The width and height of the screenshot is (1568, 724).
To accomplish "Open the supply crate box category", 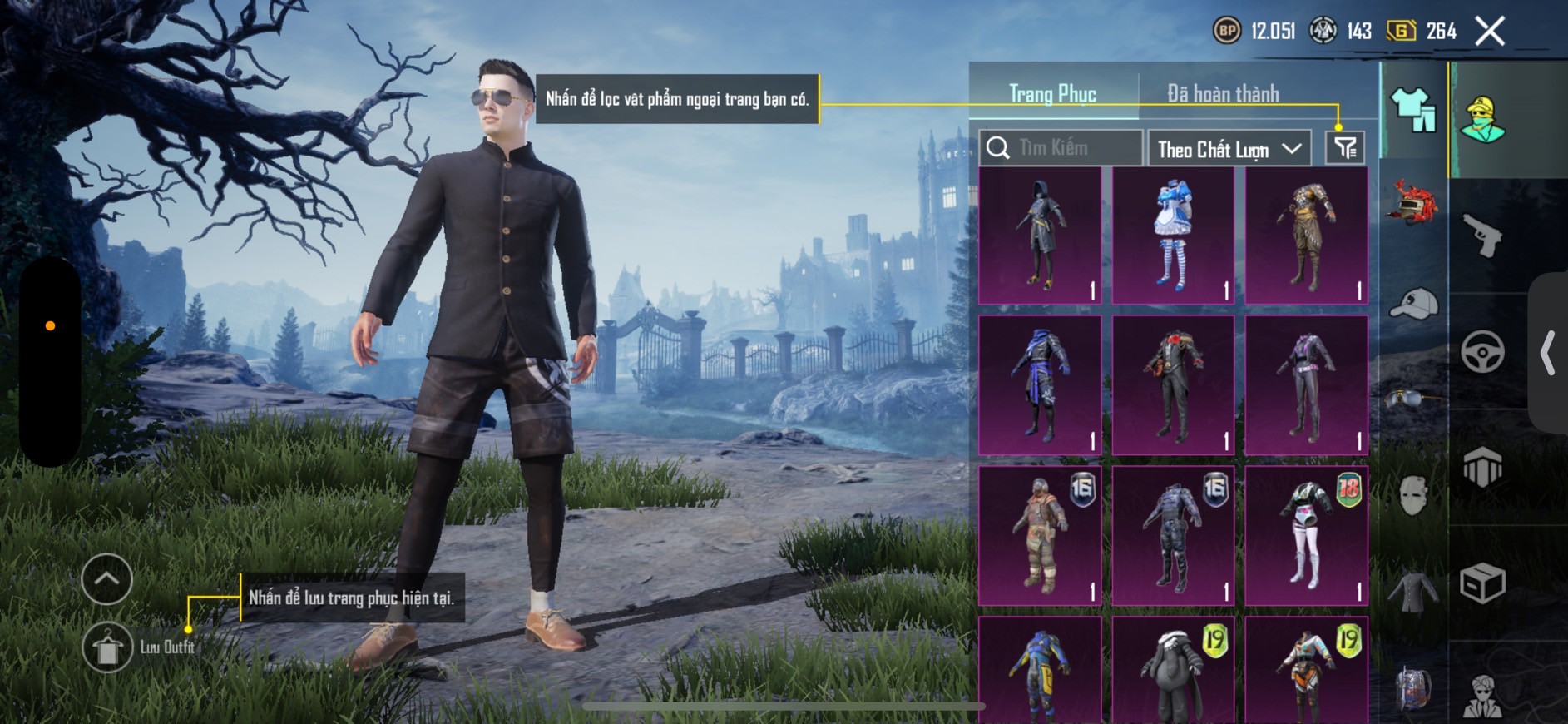I will point(1482,583).
